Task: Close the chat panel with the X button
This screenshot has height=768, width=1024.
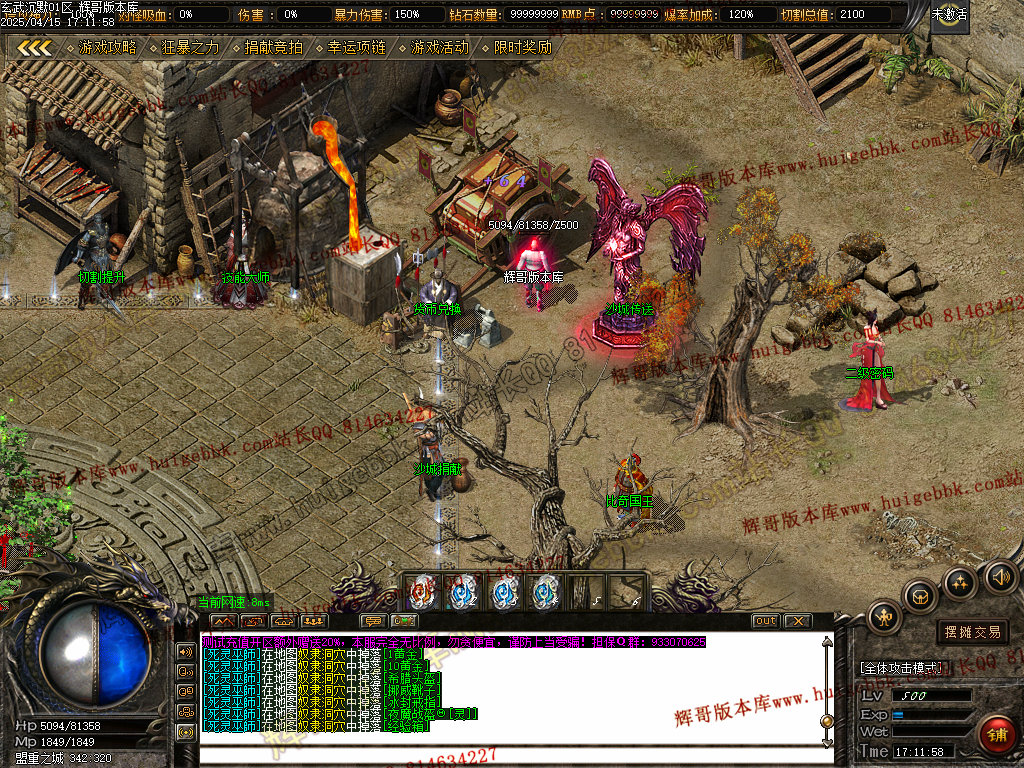Action: (796, 621)
